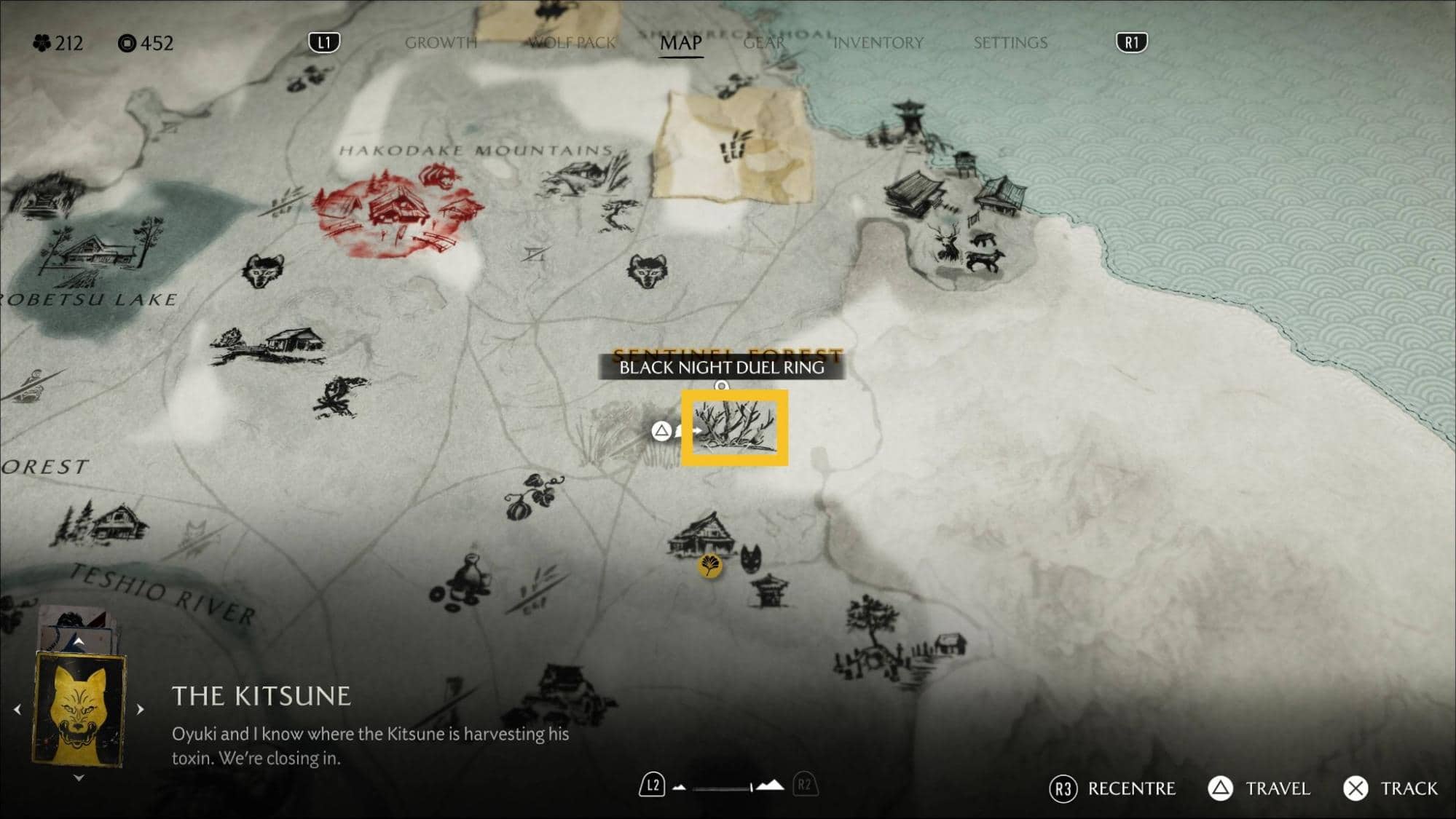Select the Black Night Duel Ring marker
This screenshot has height=819, width=1456.
click(x=734, y=428)
